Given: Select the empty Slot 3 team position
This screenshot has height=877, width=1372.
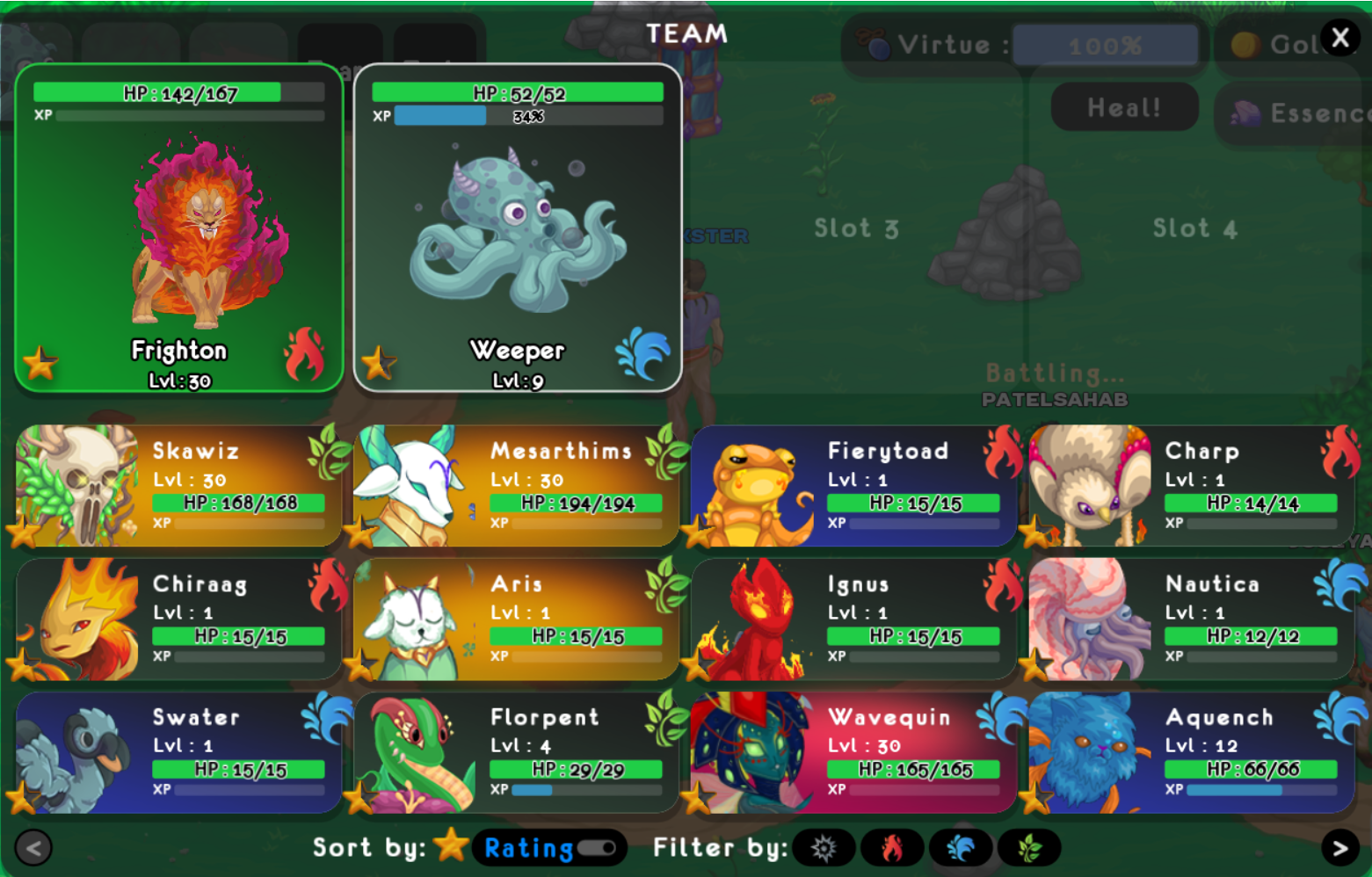Looking at the screenshot, I should pyautogui.click(x=855, y=228).
